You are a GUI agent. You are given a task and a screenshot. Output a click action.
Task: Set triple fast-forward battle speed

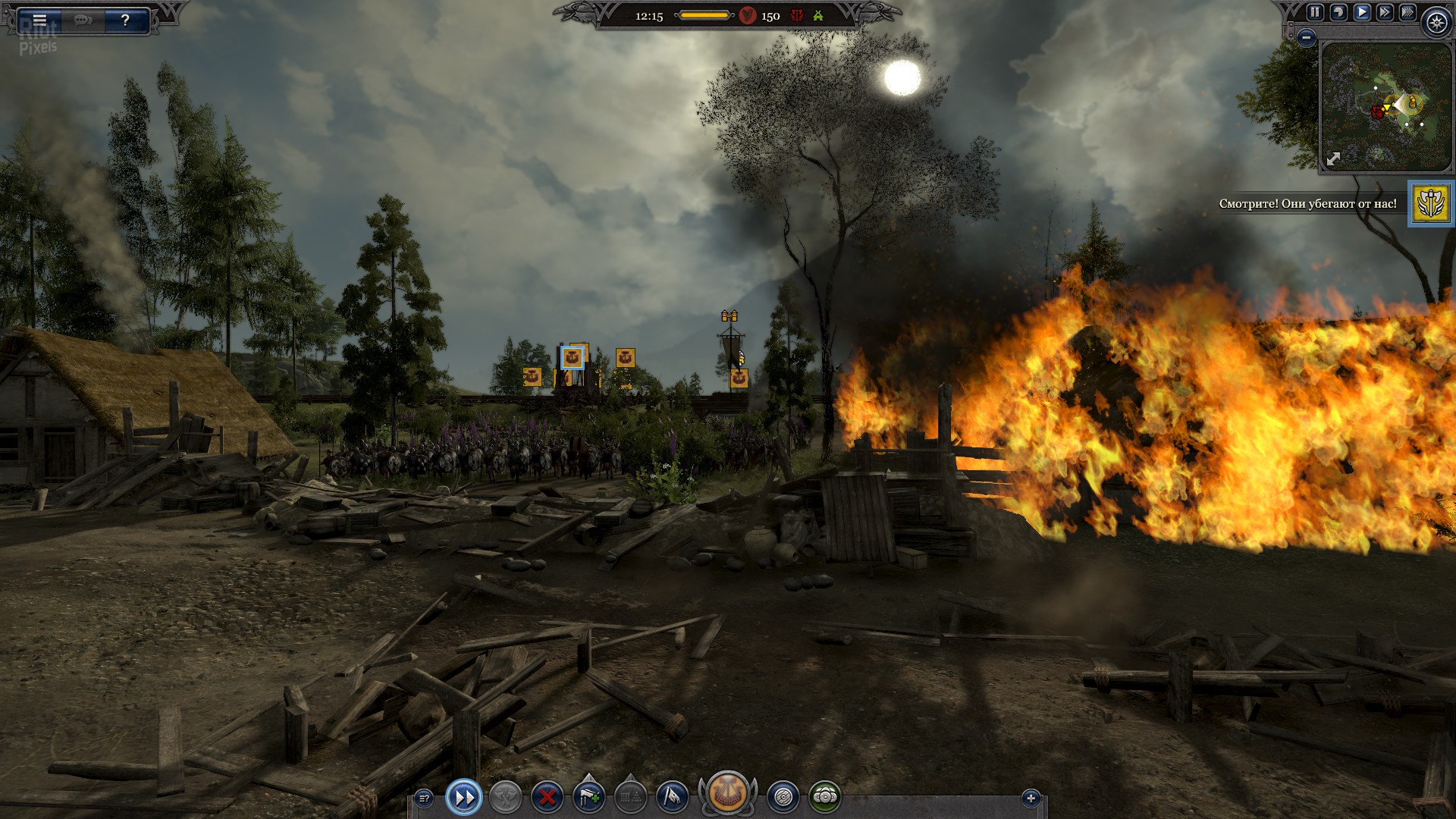click(1407, 12)
